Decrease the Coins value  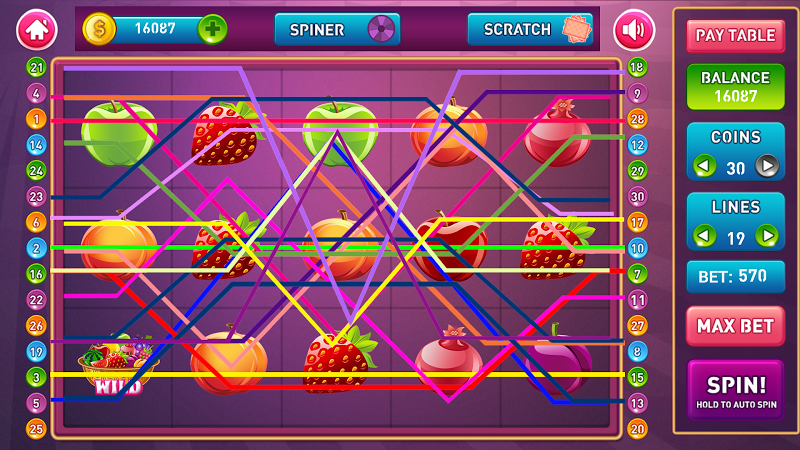coord(705,167)
